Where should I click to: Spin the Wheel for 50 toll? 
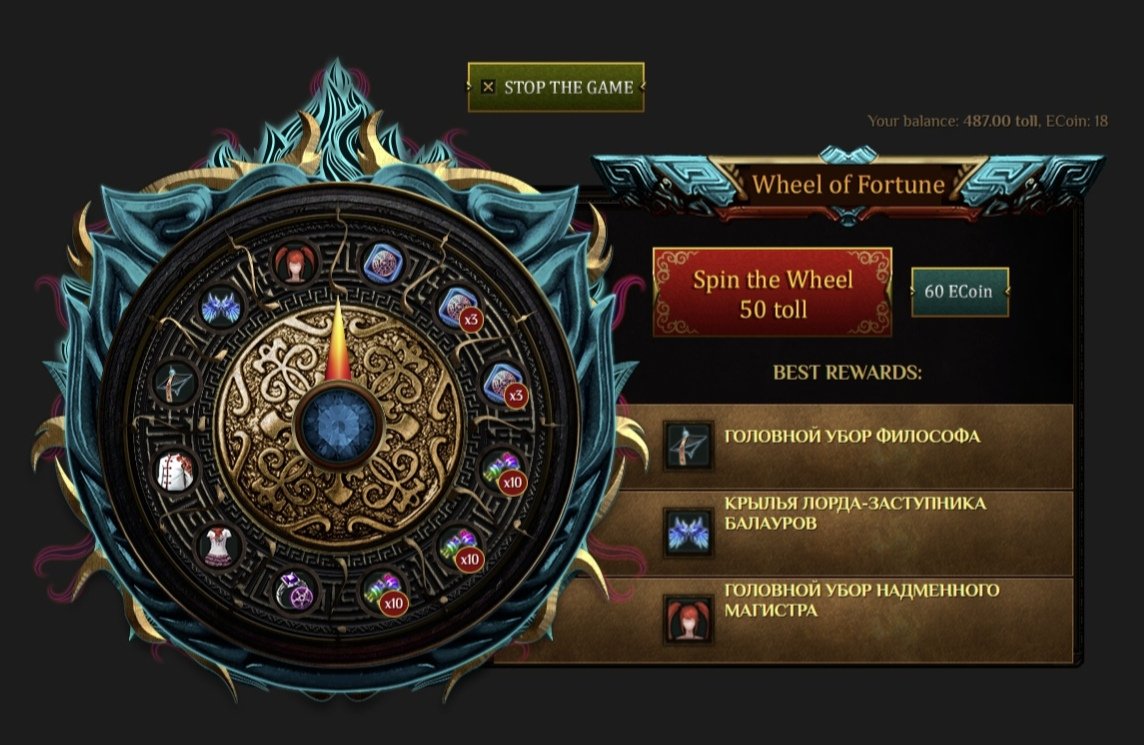[x=772, y=292]
